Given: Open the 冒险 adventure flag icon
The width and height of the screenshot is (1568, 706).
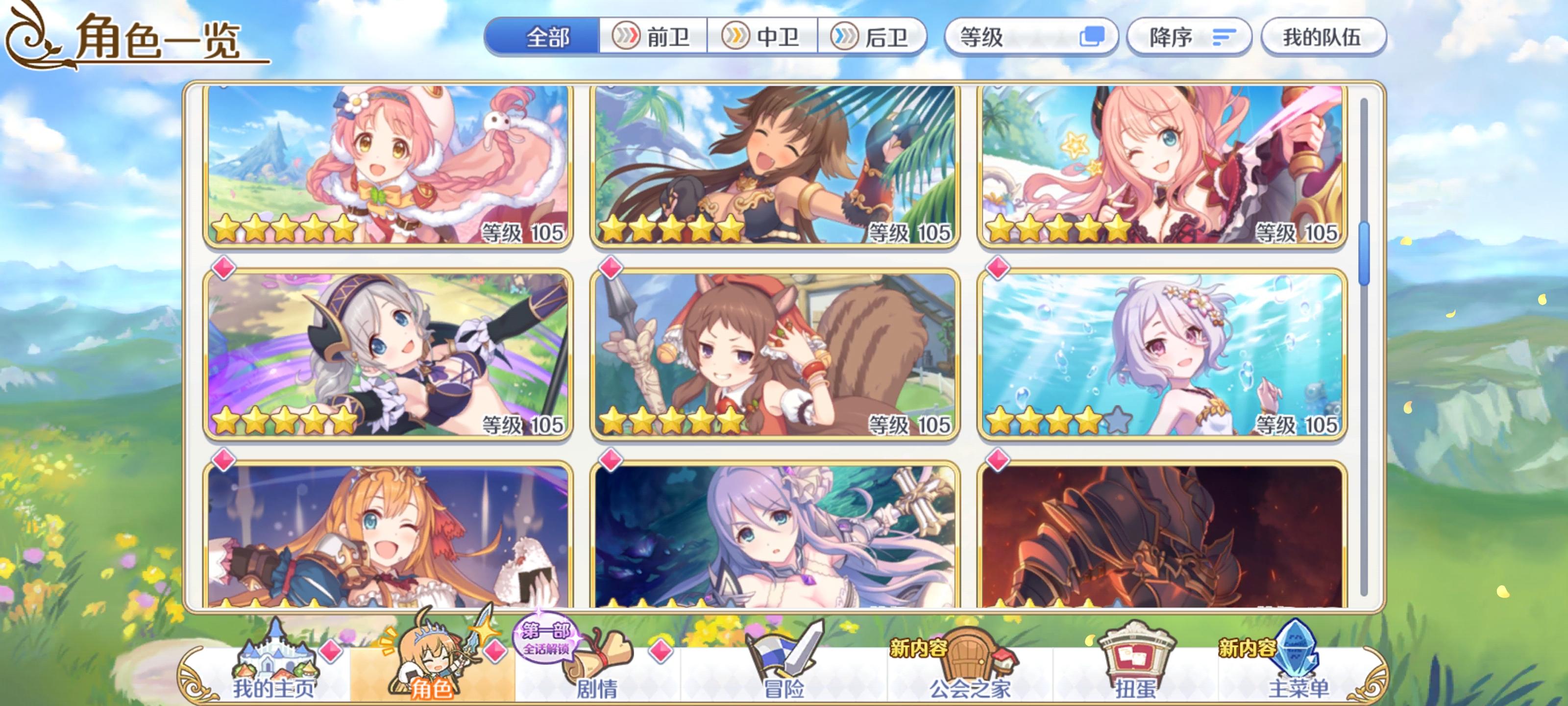Looking at the screenshot, I should click(785, 661).
